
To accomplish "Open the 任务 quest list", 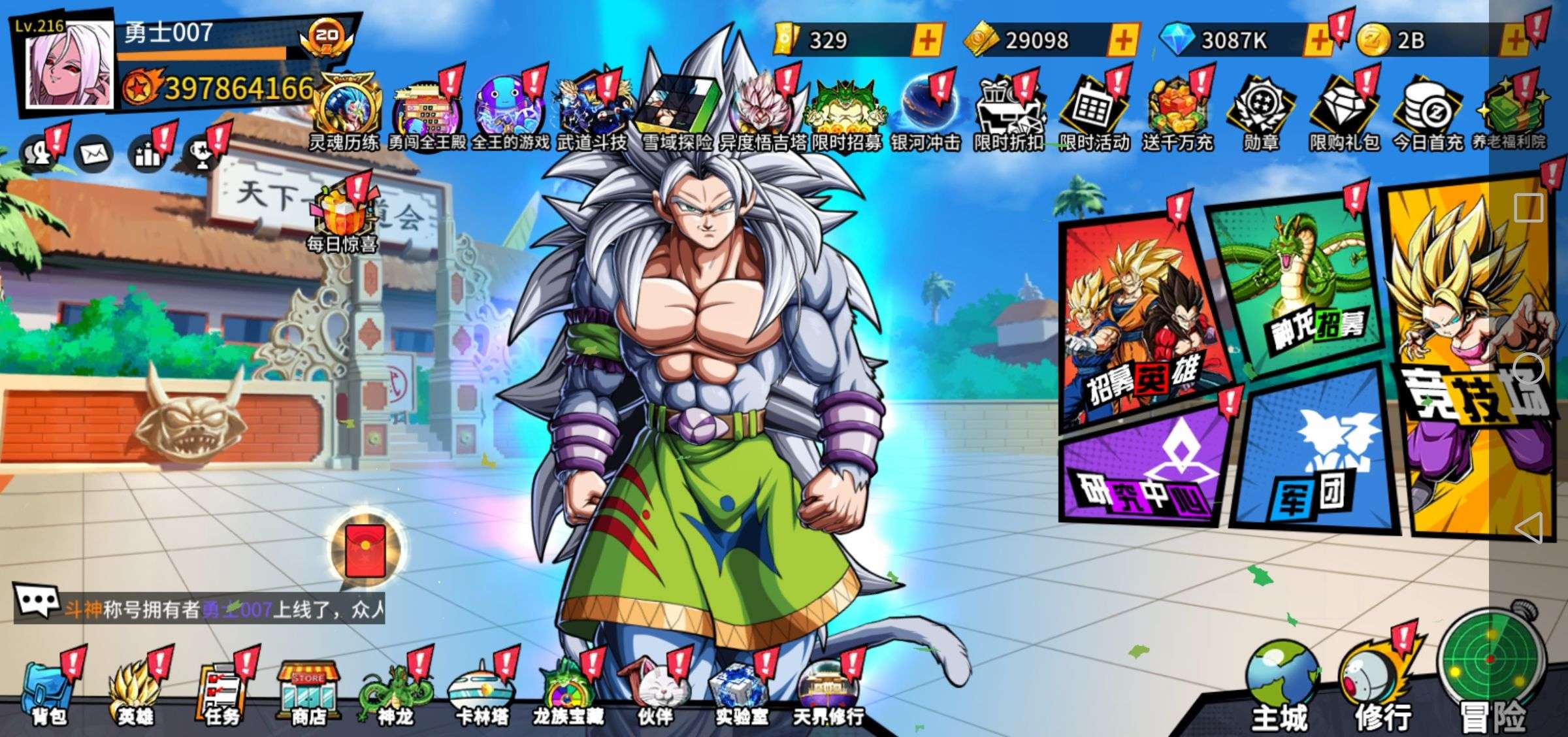I will coord(221,693).
